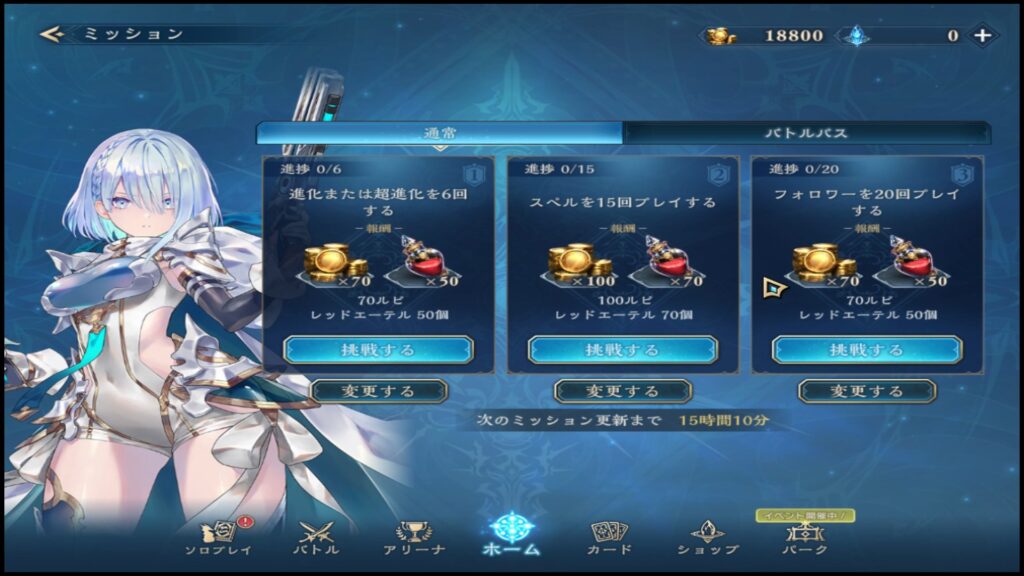Go back using the ミッション back arrow

(x=52, y=34)
